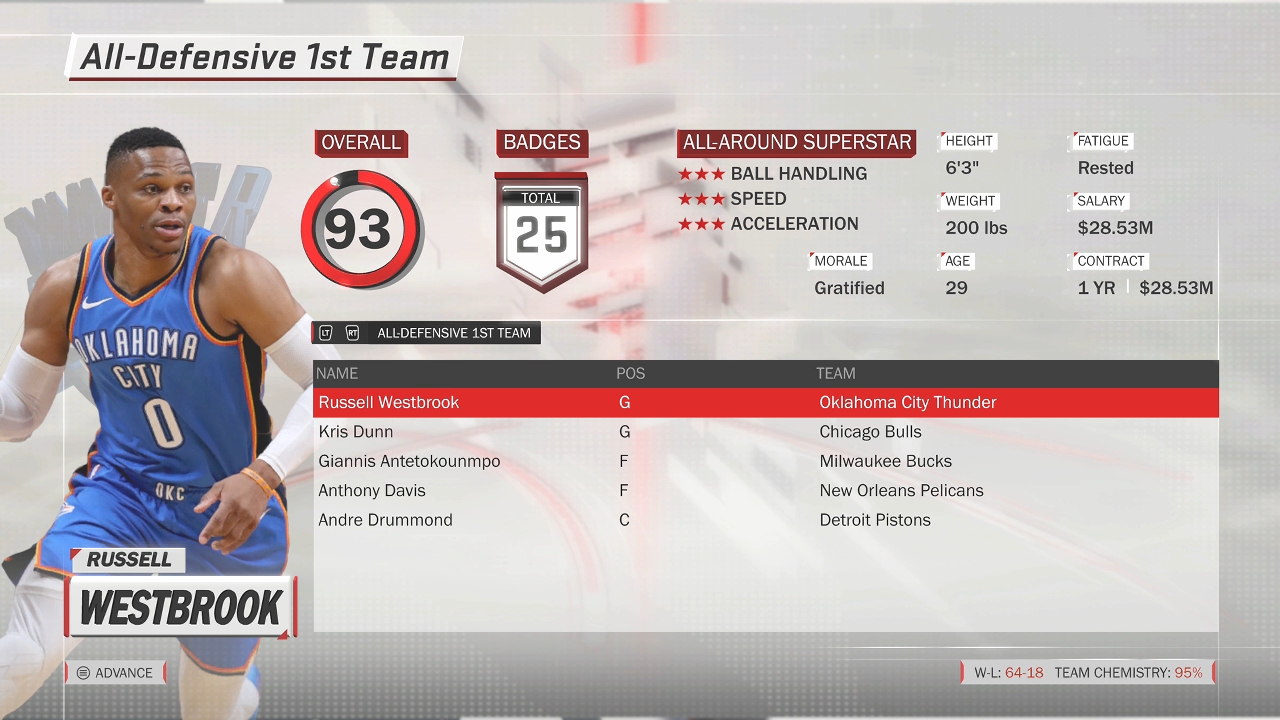Highlight Giannis Antetokounmpo's row
Screen dimensions: 1280x720
pyautogui.click(x=765, y=461)
